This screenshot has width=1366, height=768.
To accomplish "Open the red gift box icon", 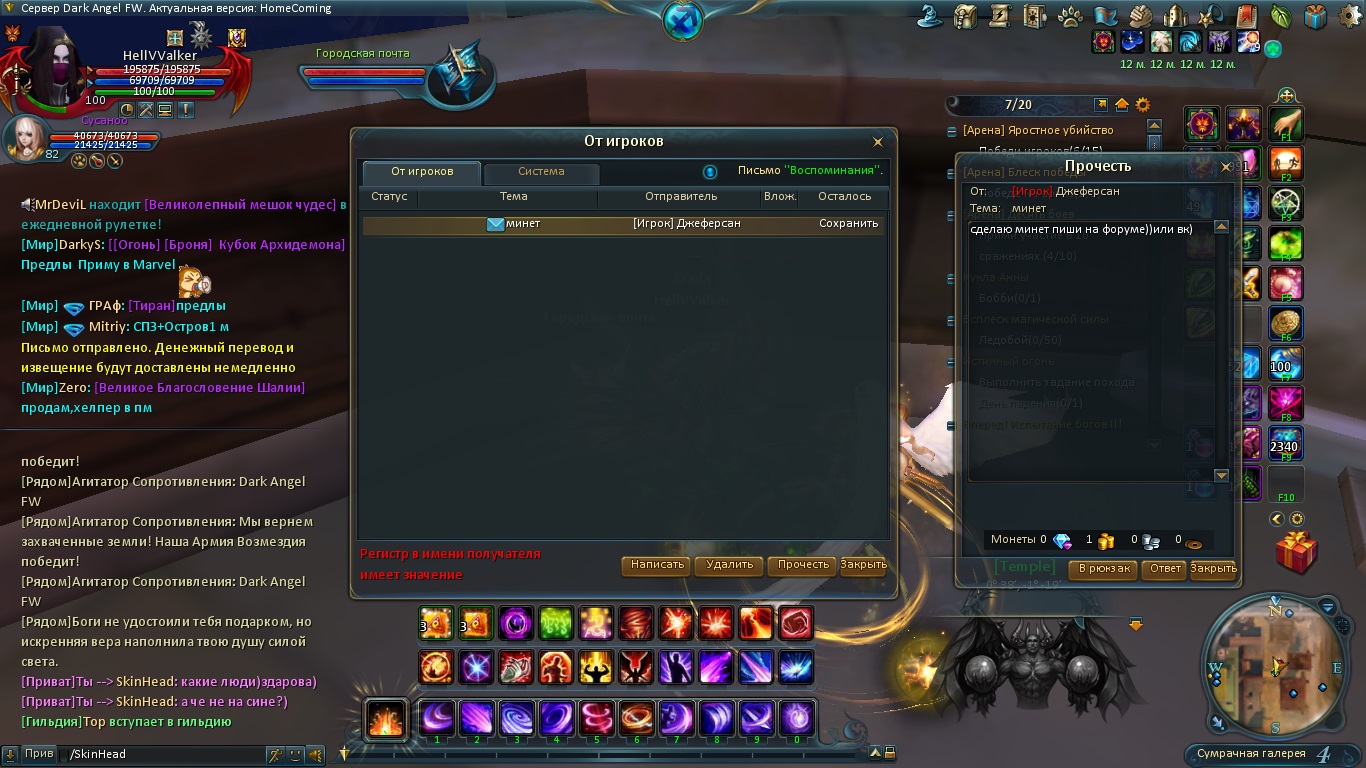I will tap(1296, 553).
